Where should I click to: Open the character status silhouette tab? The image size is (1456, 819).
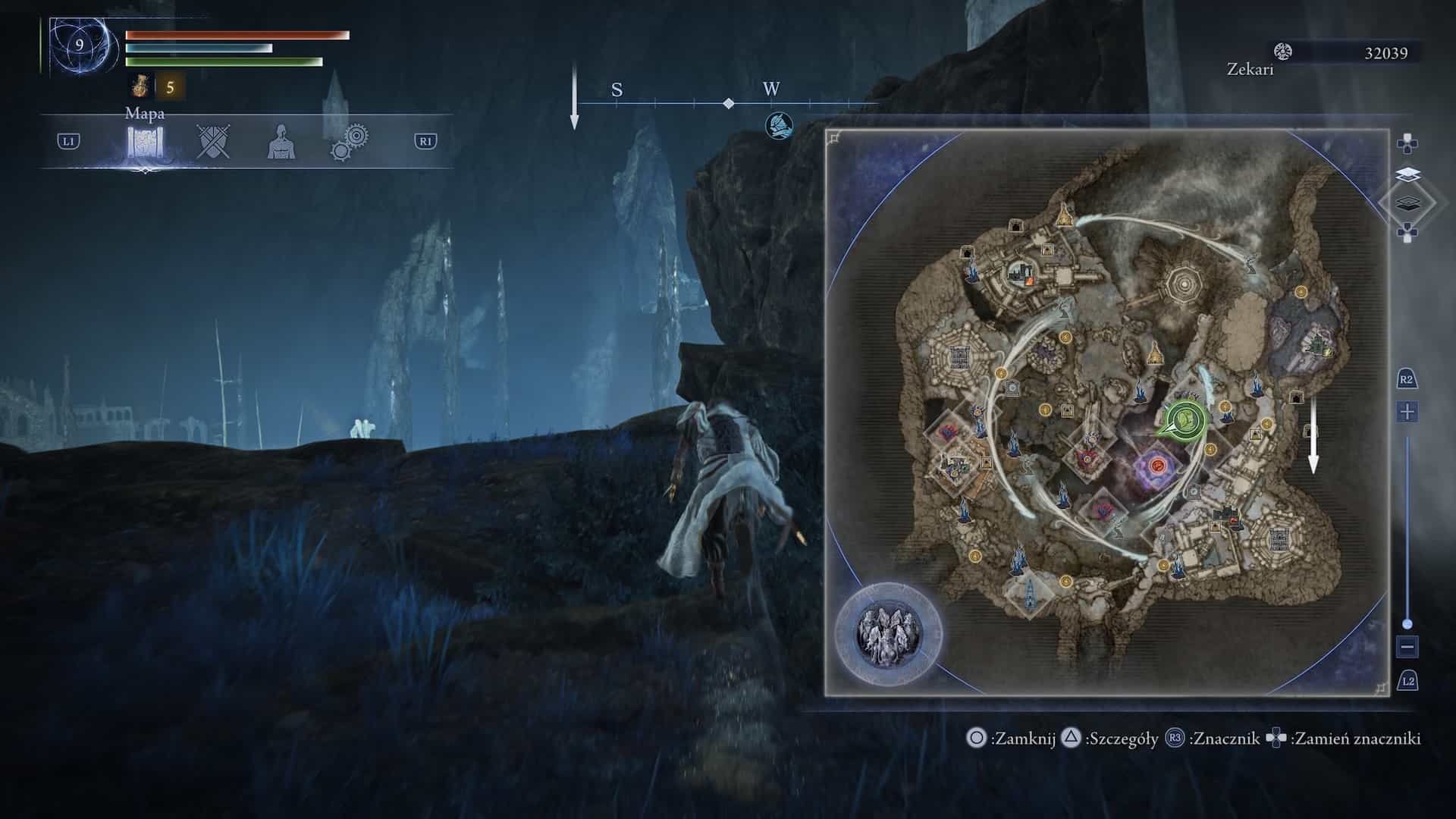pos(281,142)
